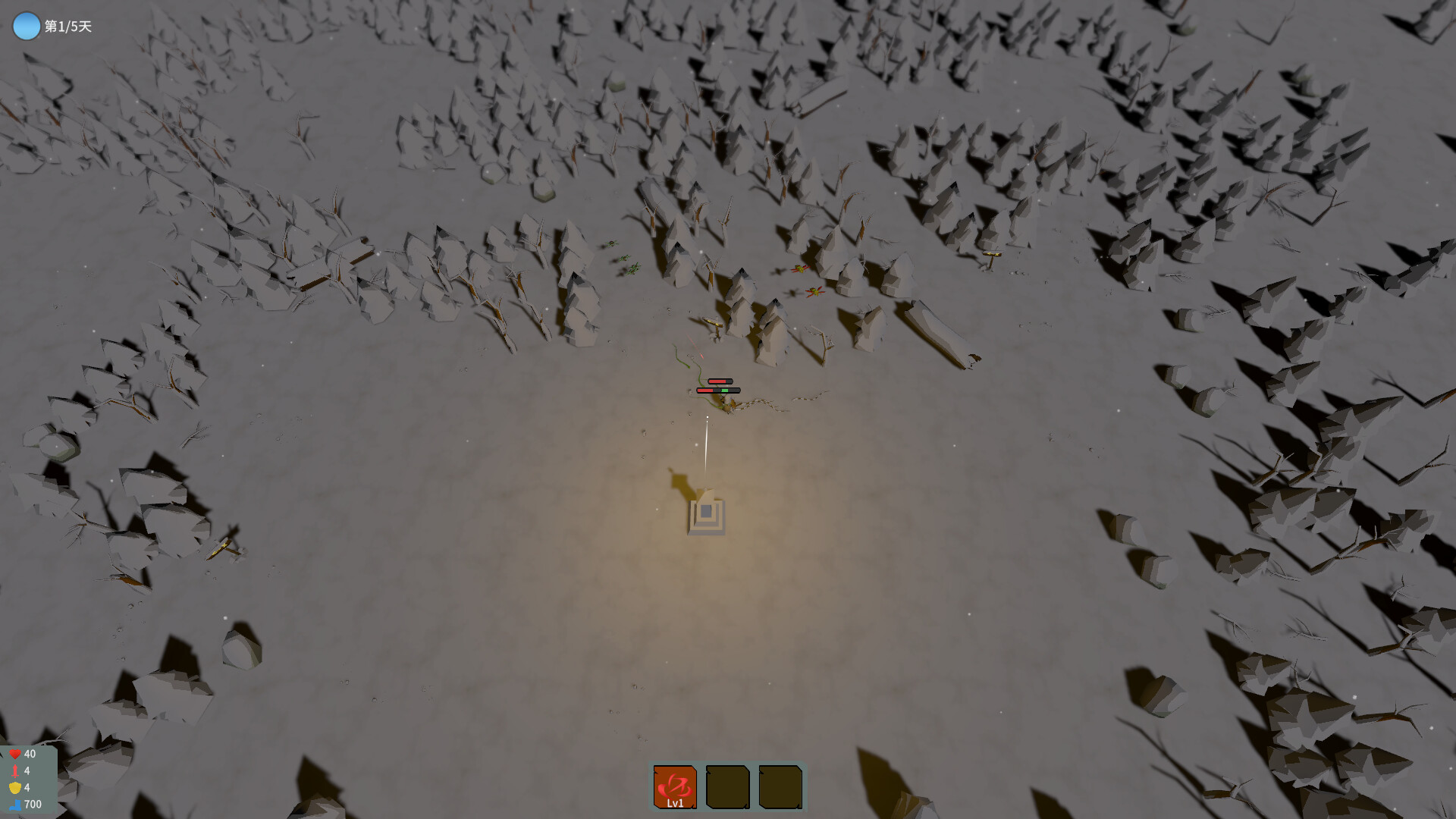This screenshot has height=819, width=1456.
Task: Click the yellow shield defense icon
Action: pos(15,787)
